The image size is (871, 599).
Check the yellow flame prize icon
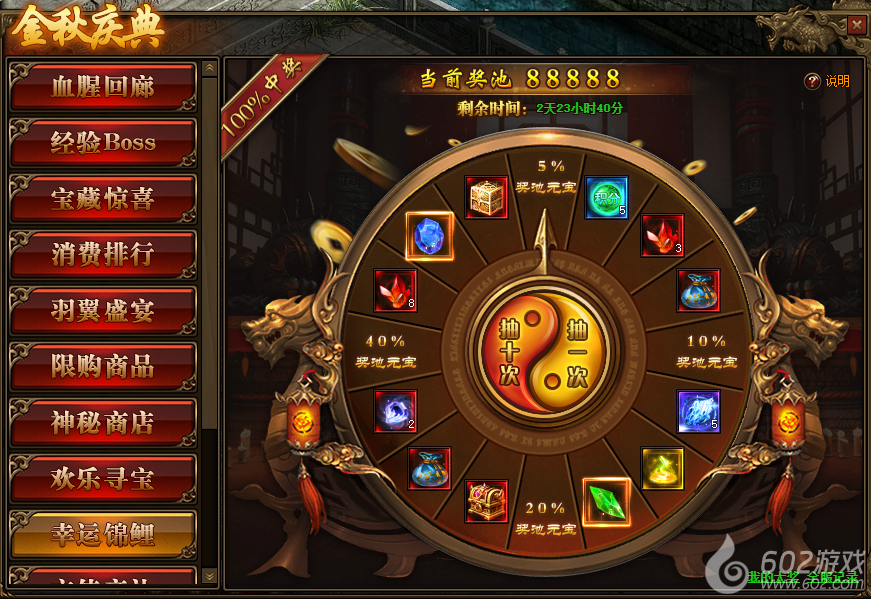pos(662,468)
